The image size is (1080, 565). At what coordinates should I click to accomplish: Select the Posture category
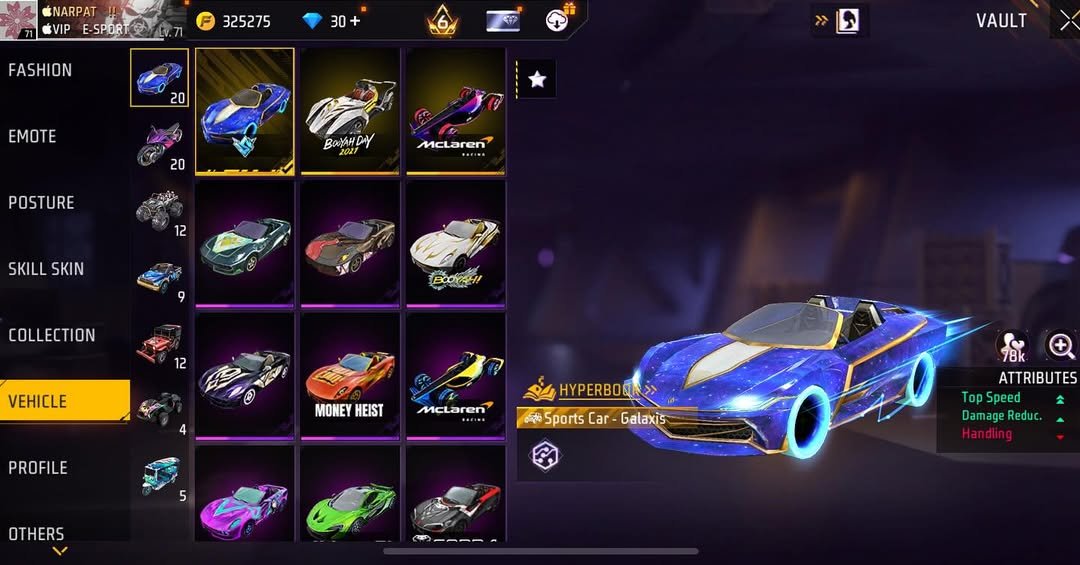pyautogui.click(x=42, y=202)
